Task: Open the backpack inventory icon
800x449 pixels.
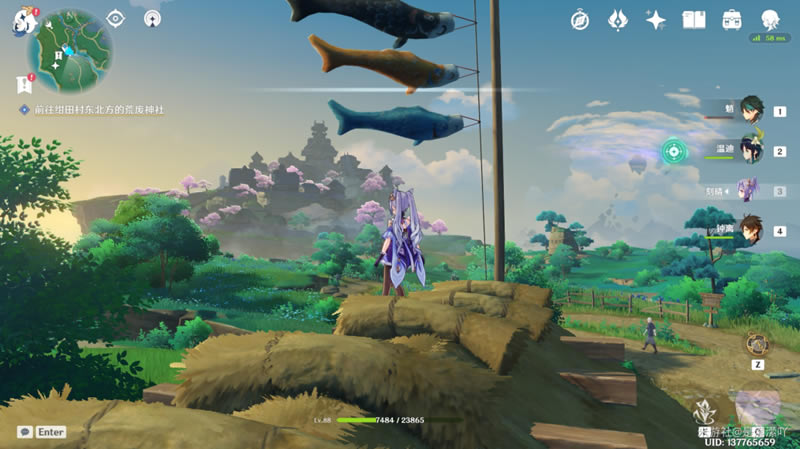Action: [x=732, y=19]
